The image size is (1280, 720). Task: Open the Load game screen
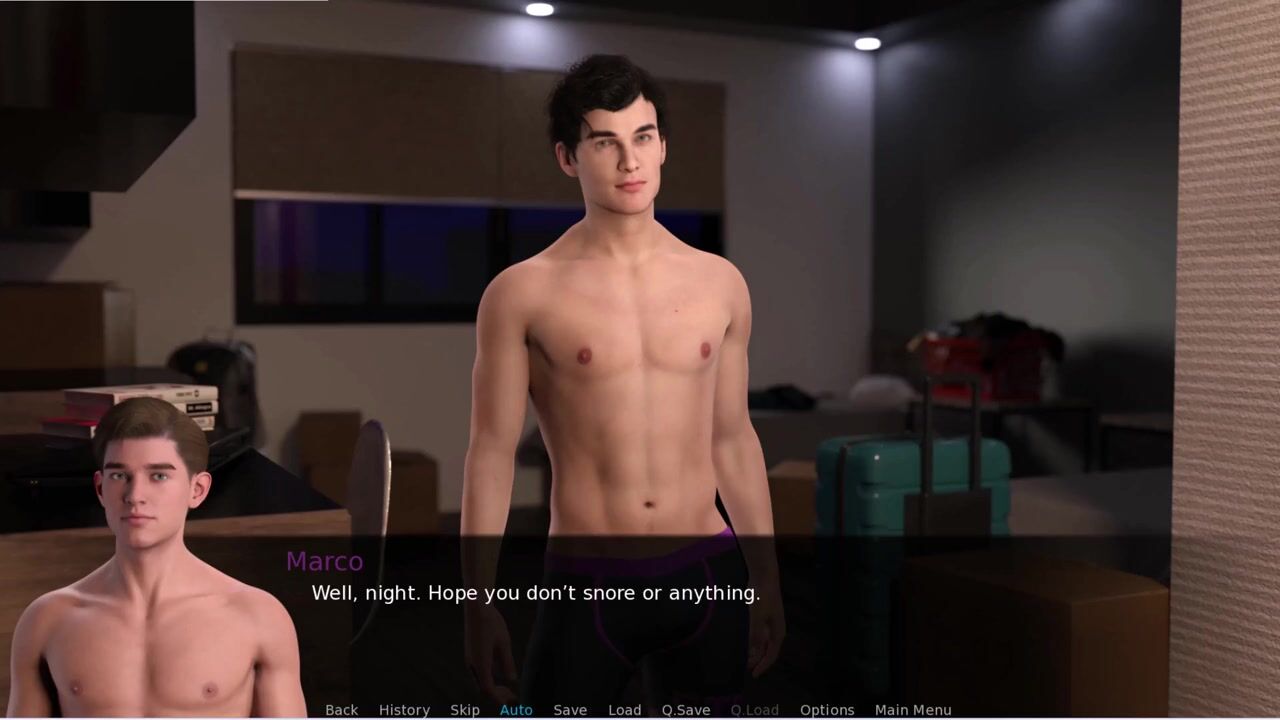(x=625, y=710)
